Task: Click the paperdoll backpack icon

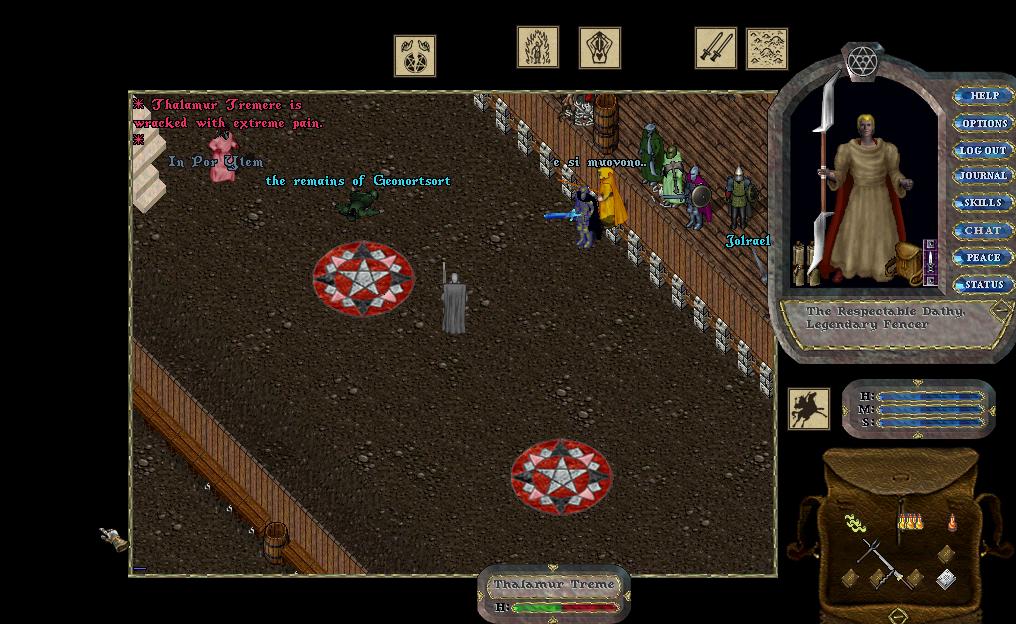Action: 908,263
